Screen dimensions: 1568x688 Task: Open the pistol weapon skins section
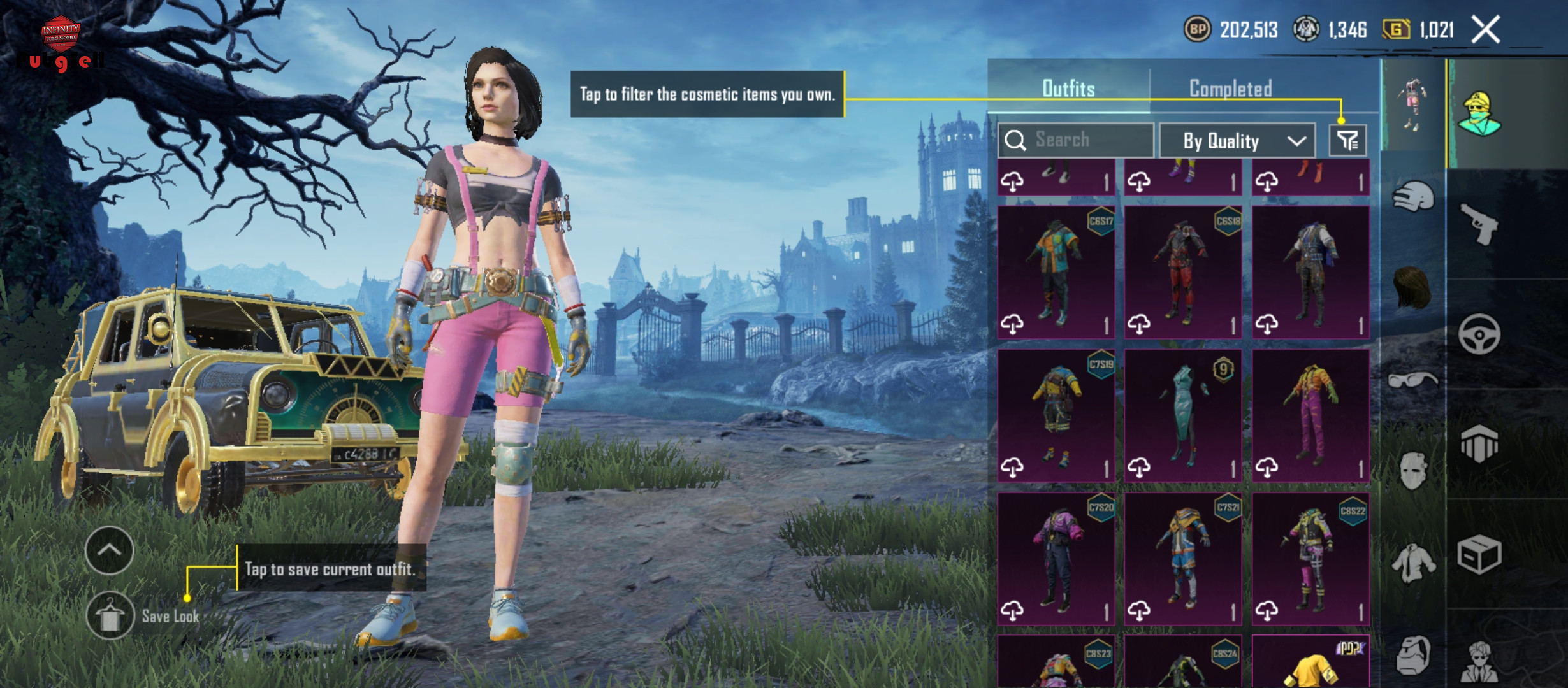coord(1479,224)
